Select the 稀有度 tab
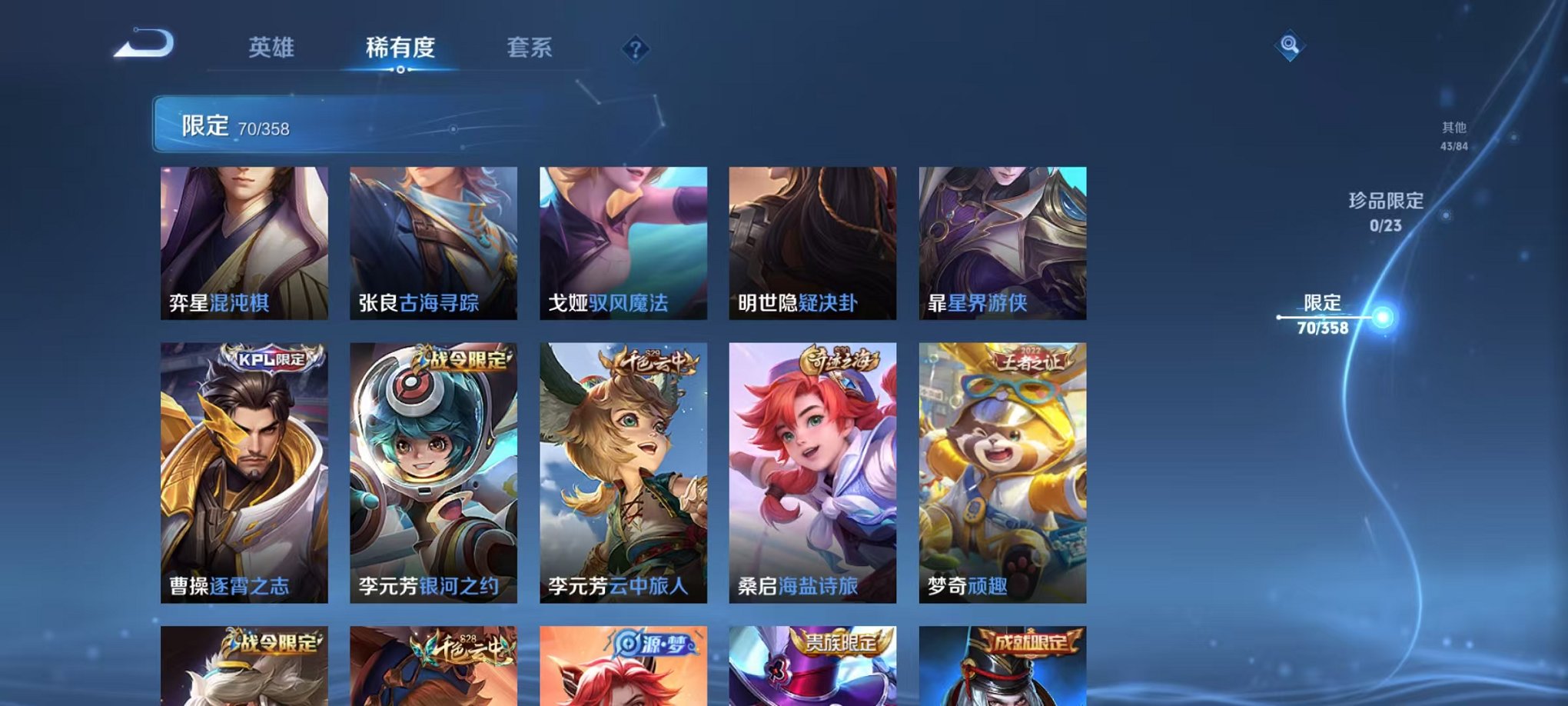This screenshot has height=706, width=1568. (x=400, y=48)
